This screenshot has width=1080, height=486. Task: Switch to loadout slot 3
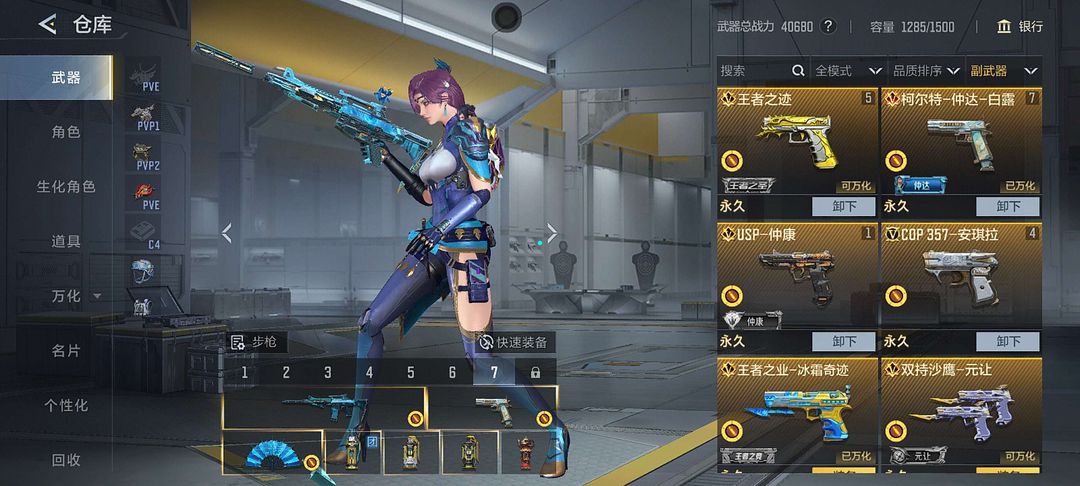(x=327, y=373)
